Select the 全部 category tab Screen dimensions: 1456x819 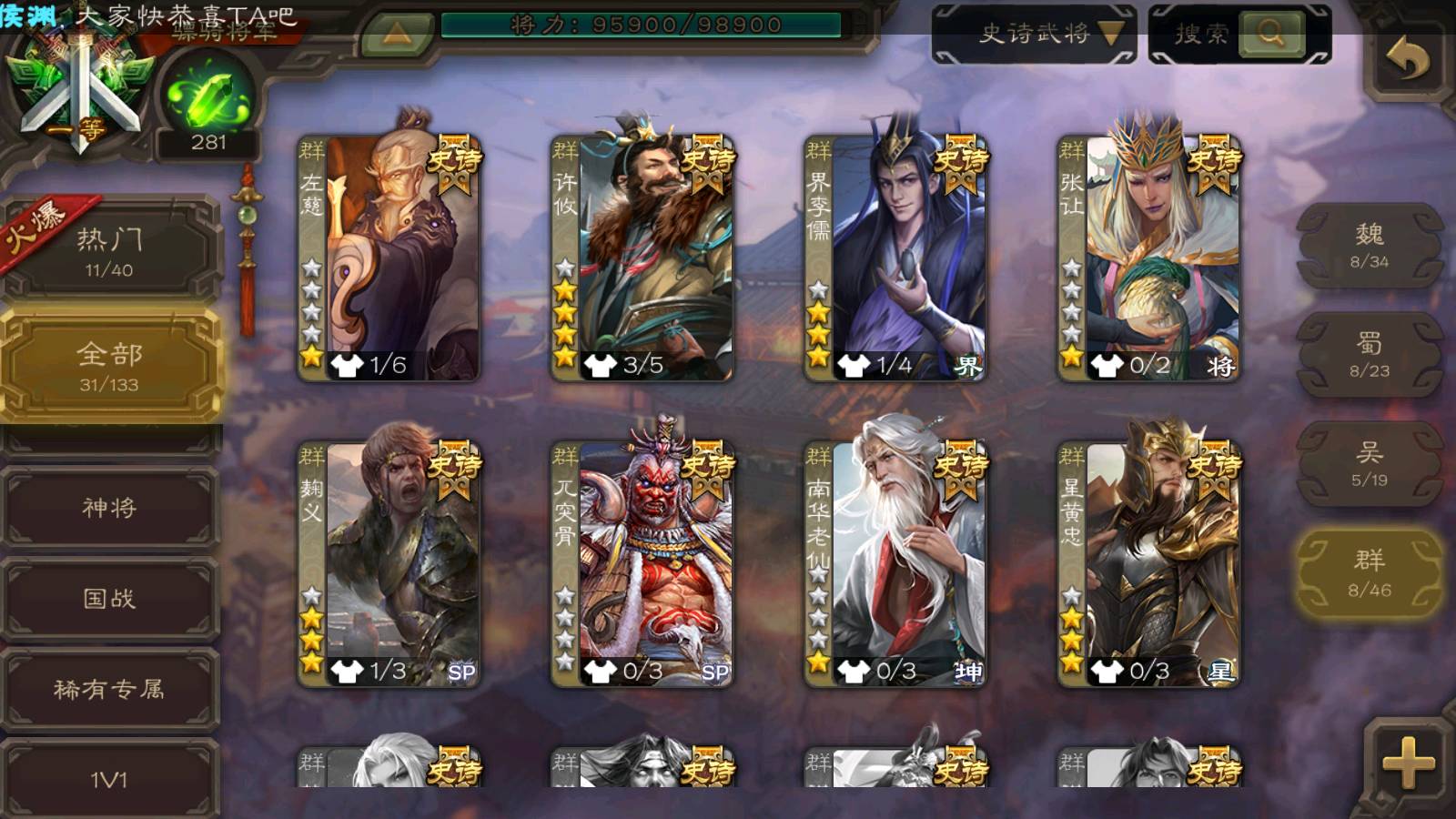pos(110,366)
